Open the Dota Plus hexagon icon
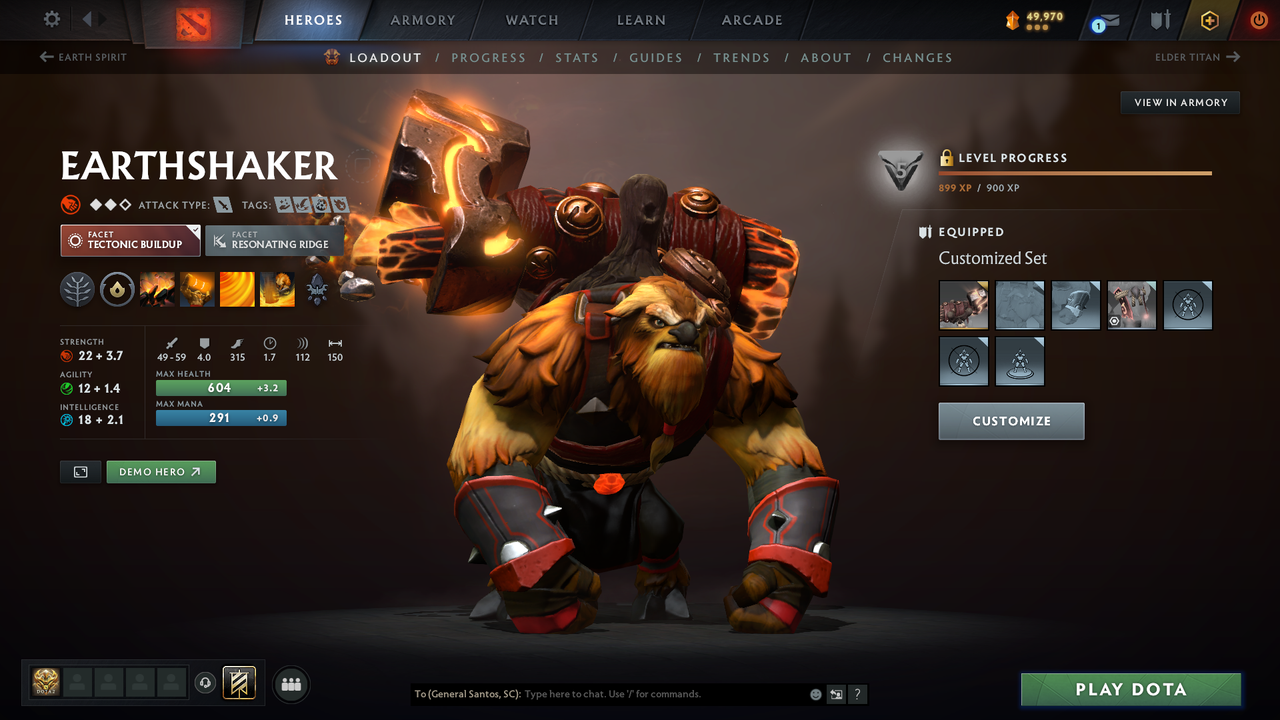The width and height of the screenshot is (1280, 720). pos(1209,19)
